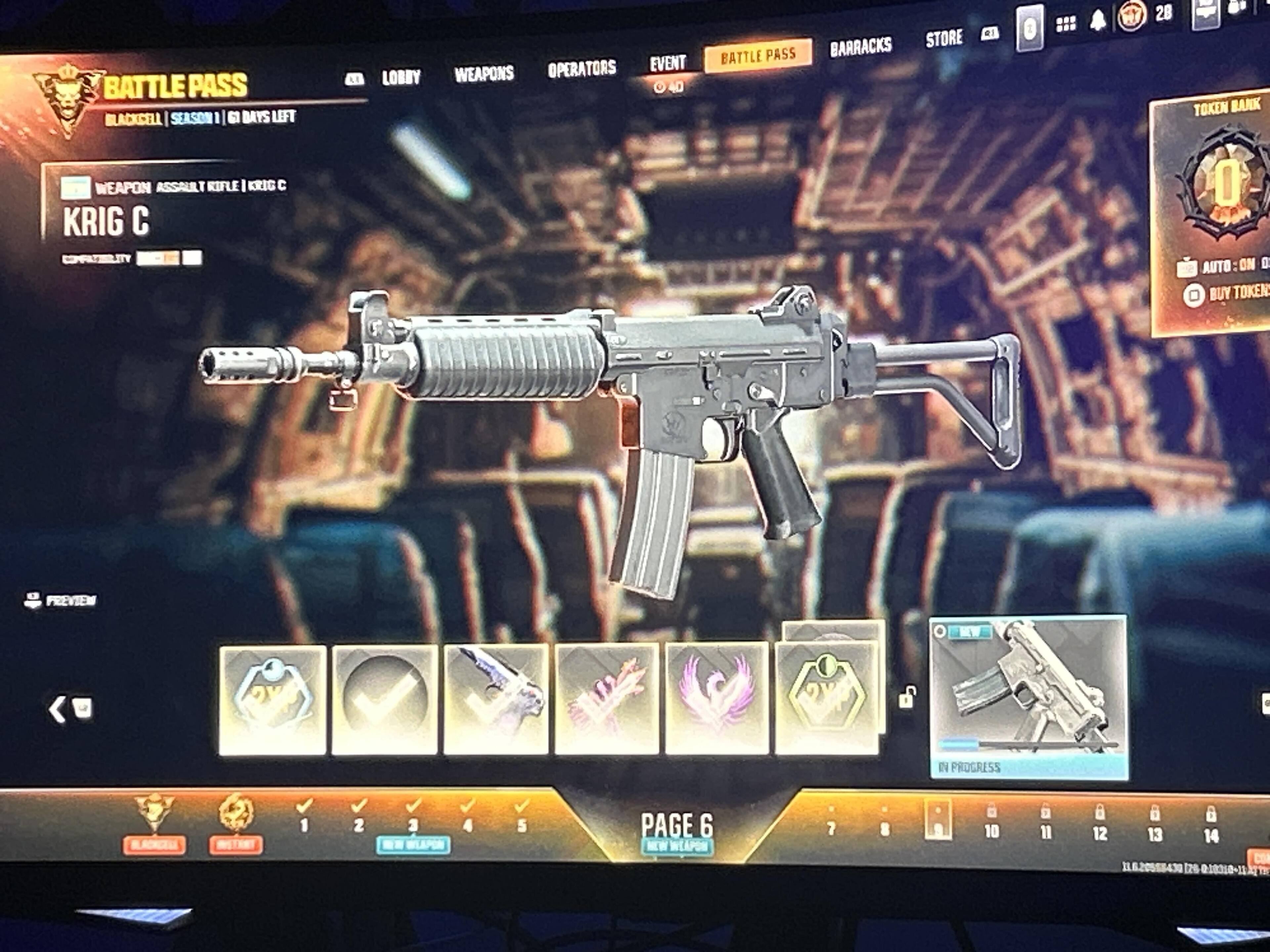The image size is (1270, 952).
Task: Select the Battle Pass tab
Action: (758, 56)
